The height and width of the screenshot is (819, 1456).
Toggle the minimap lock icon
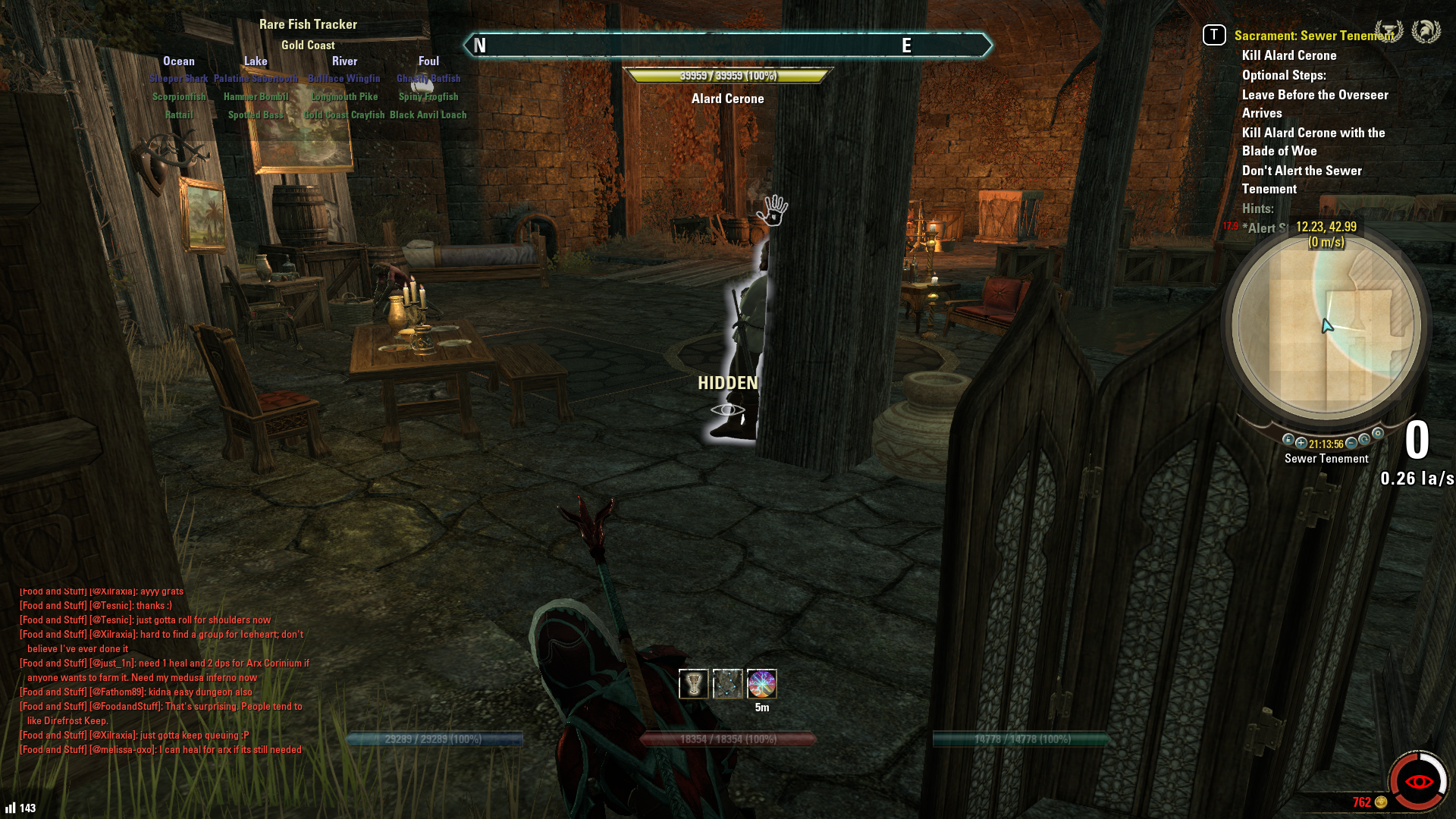click(1288, 440)
